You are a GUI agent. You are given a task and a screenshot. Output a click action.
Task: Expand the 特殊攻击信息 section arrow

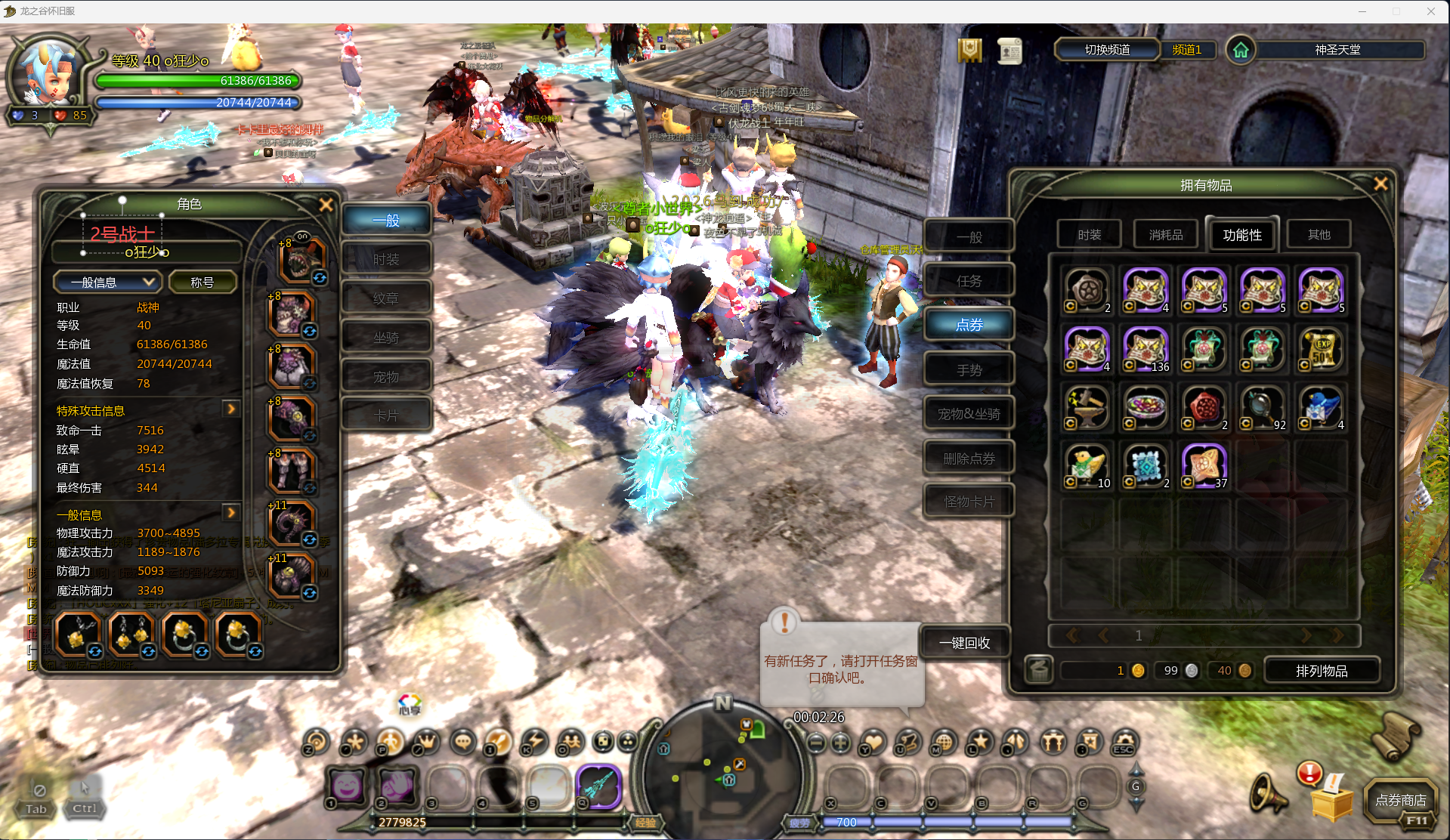[x=231, y=409]
